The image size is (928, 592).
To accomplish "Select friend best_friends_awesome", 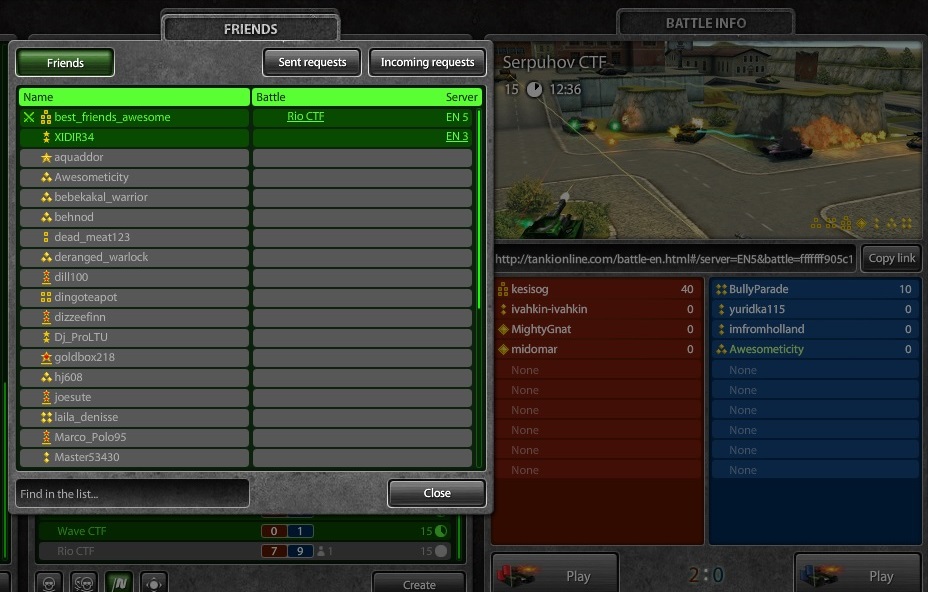I will (x=112, y=117).
